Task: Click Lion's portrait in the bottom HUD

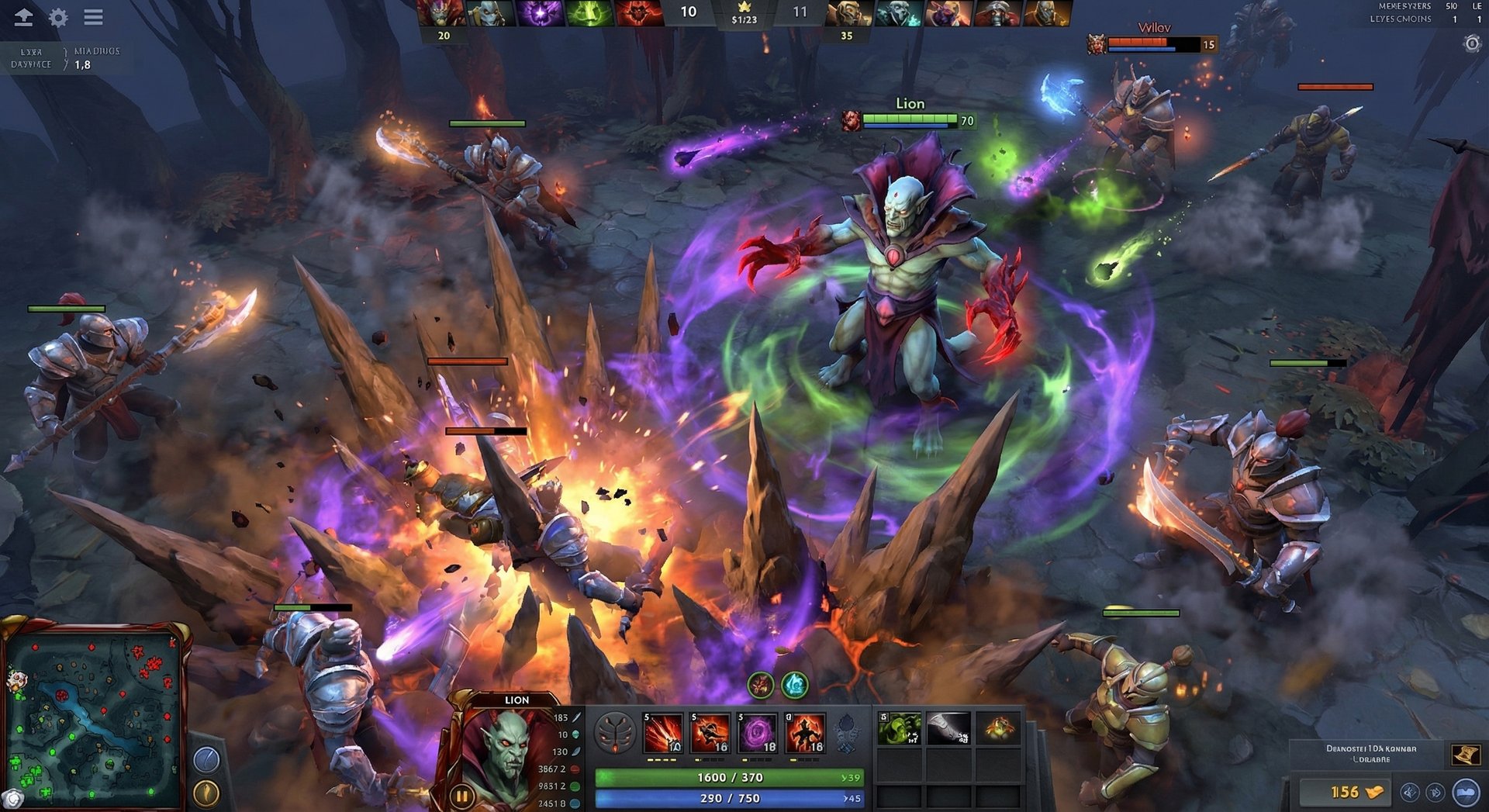Action: tap(509, 748)
